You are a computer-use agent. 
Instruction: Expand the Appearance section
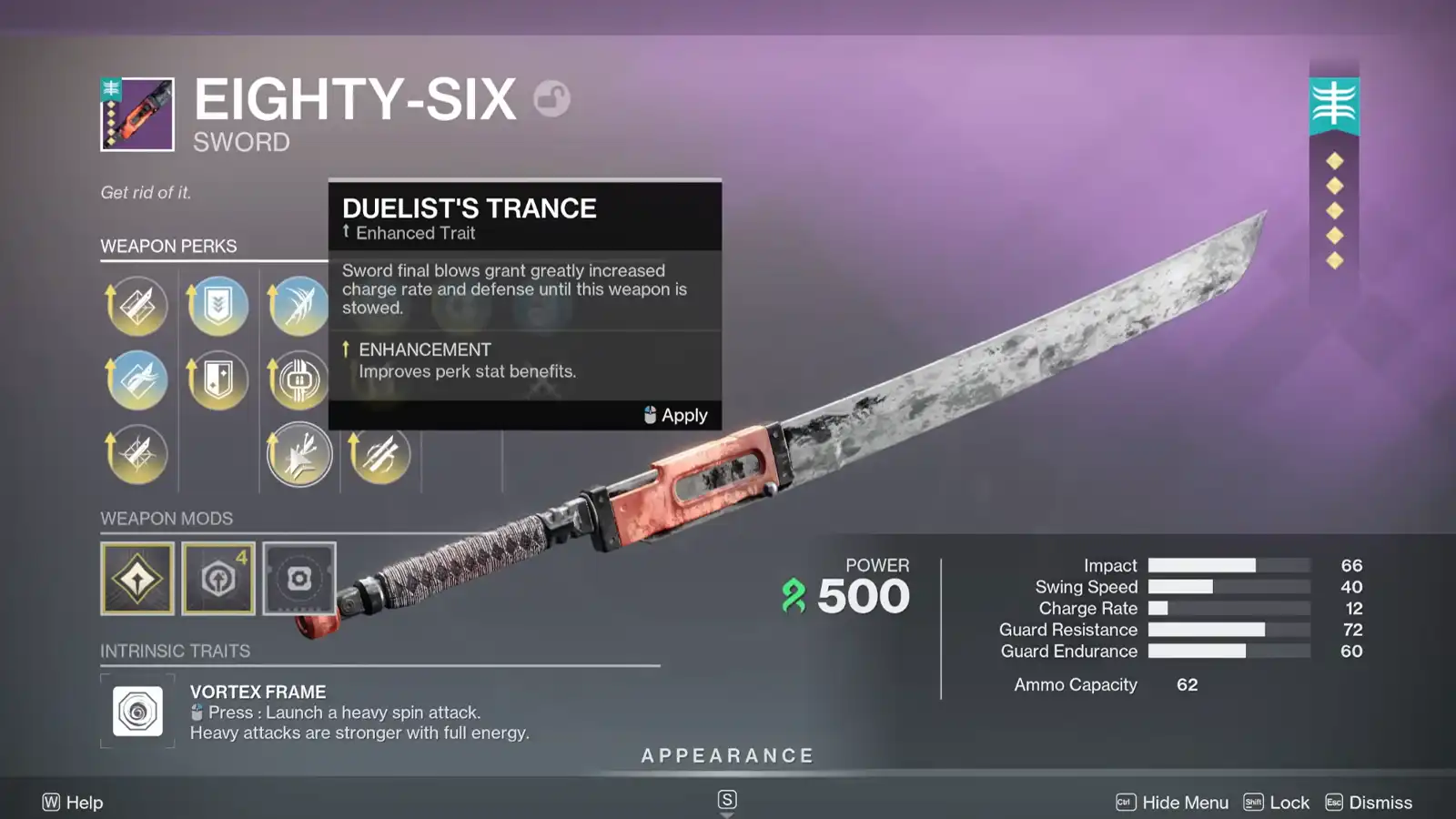point(726,755)
